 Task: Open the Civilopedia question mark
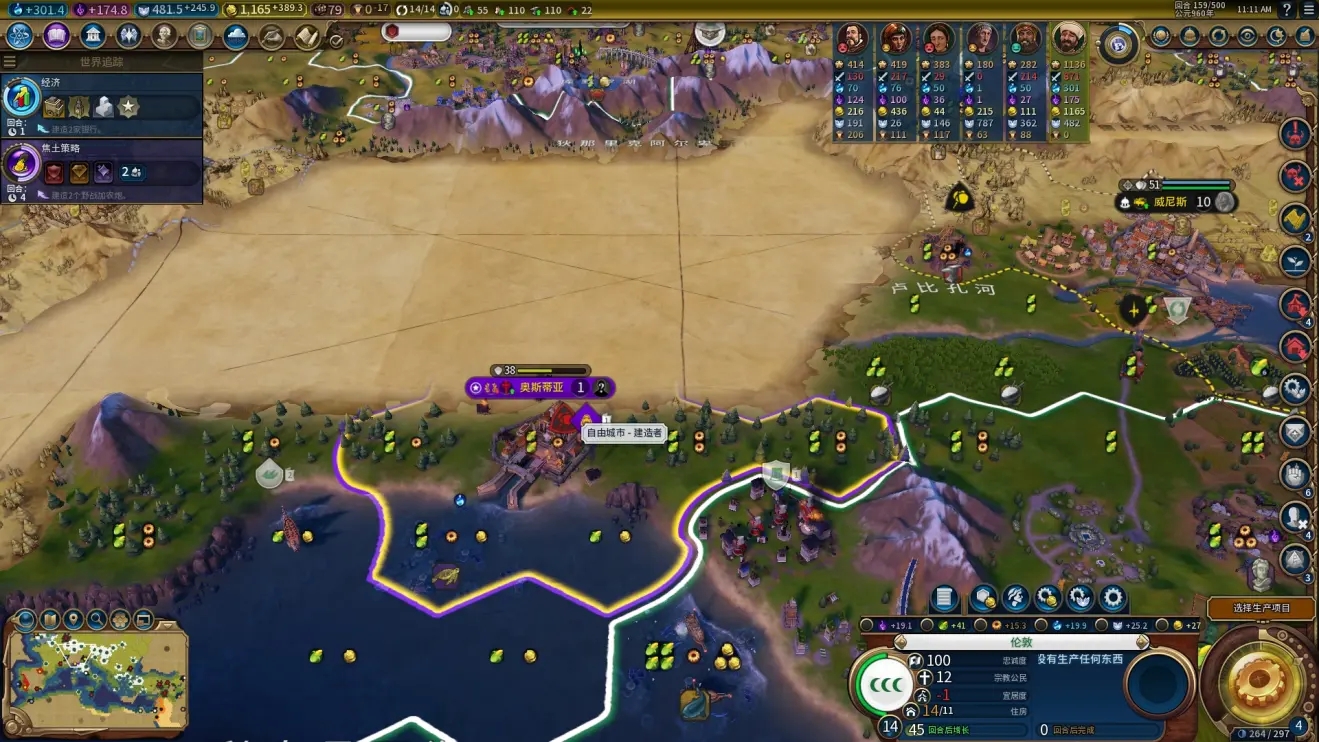1288,9
